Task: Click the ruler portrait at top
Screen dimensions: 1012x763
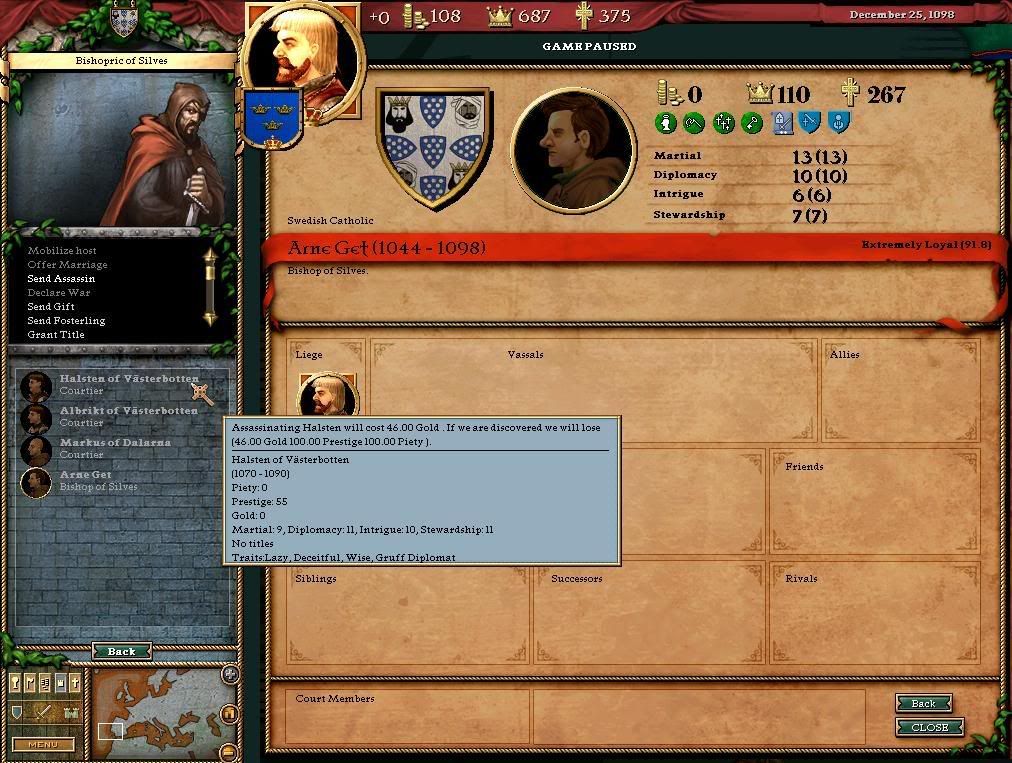Action: click(303, 55)
